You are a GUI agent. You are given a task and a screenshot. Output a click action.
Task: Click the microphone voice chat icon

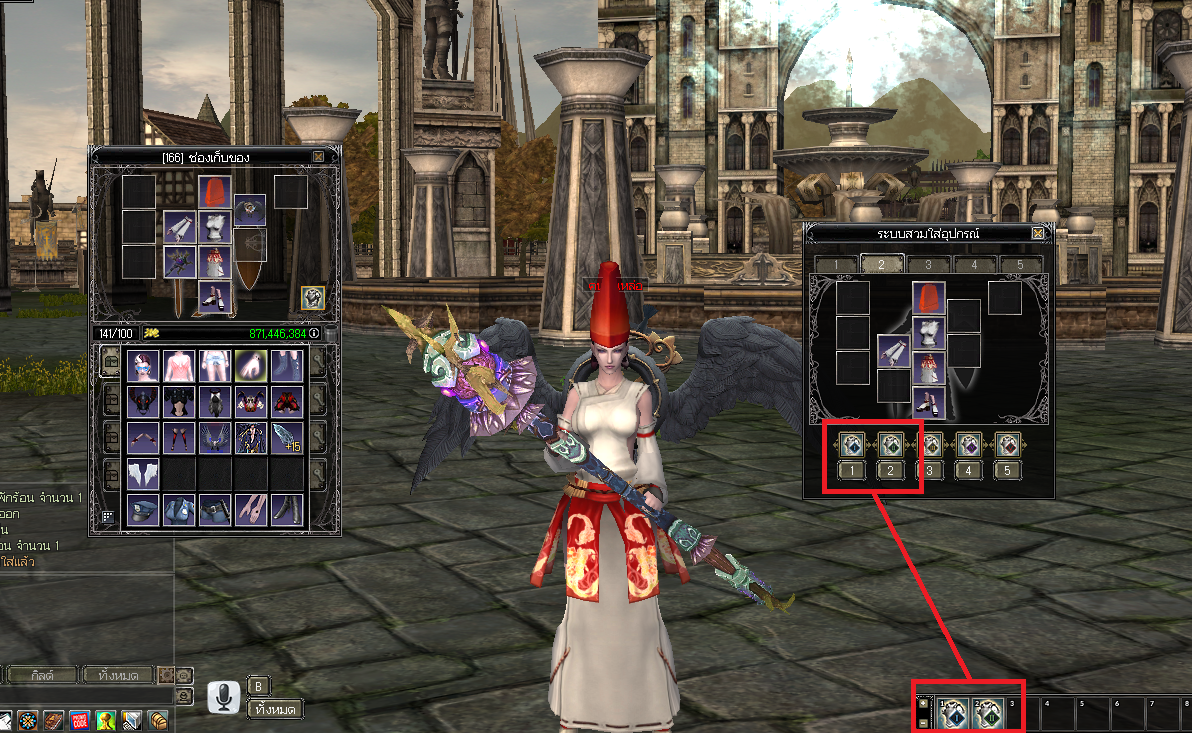click(223, 697)
